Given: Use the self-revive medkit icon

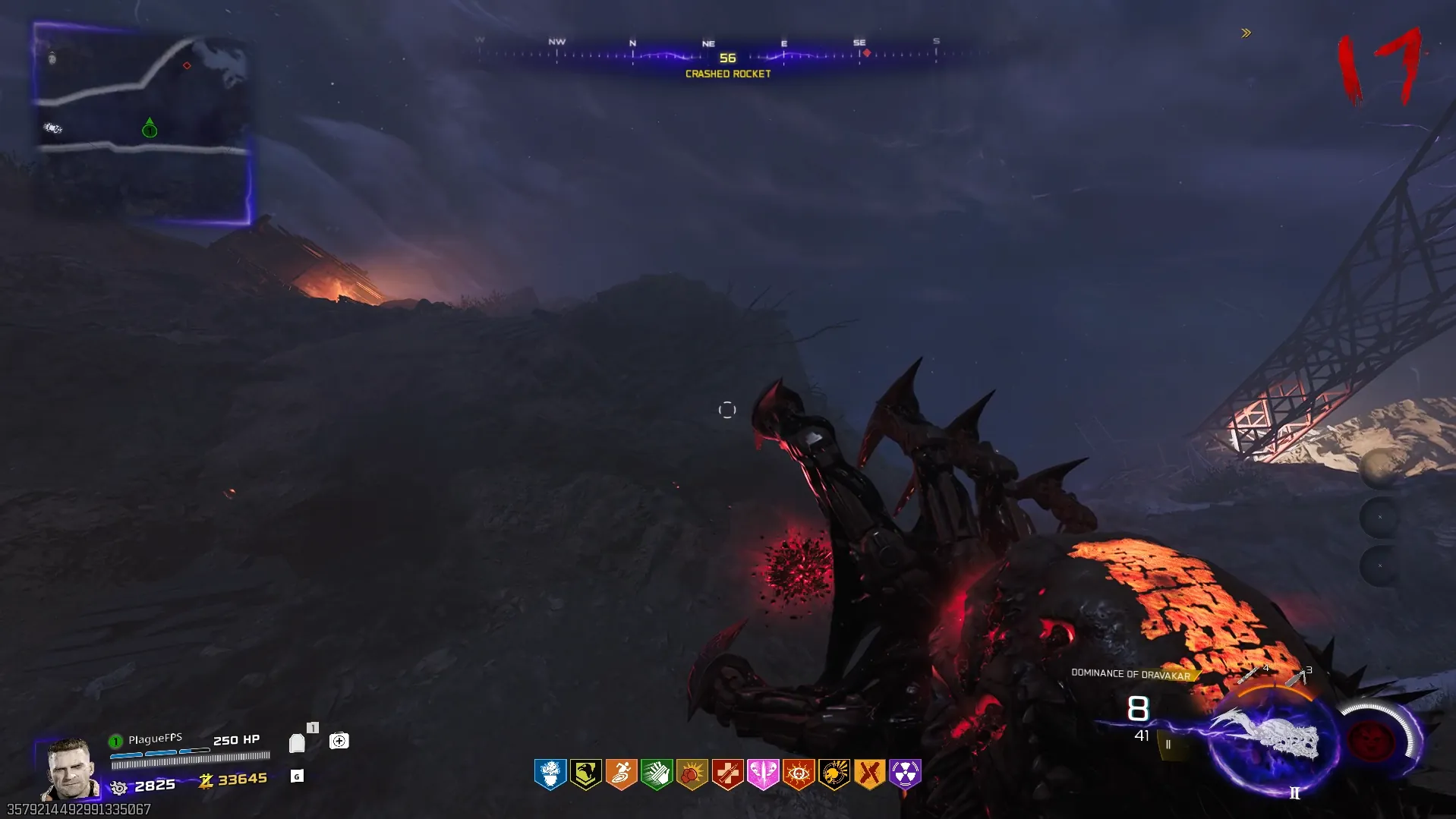Looking at the screenshot, I should (339, 740).
